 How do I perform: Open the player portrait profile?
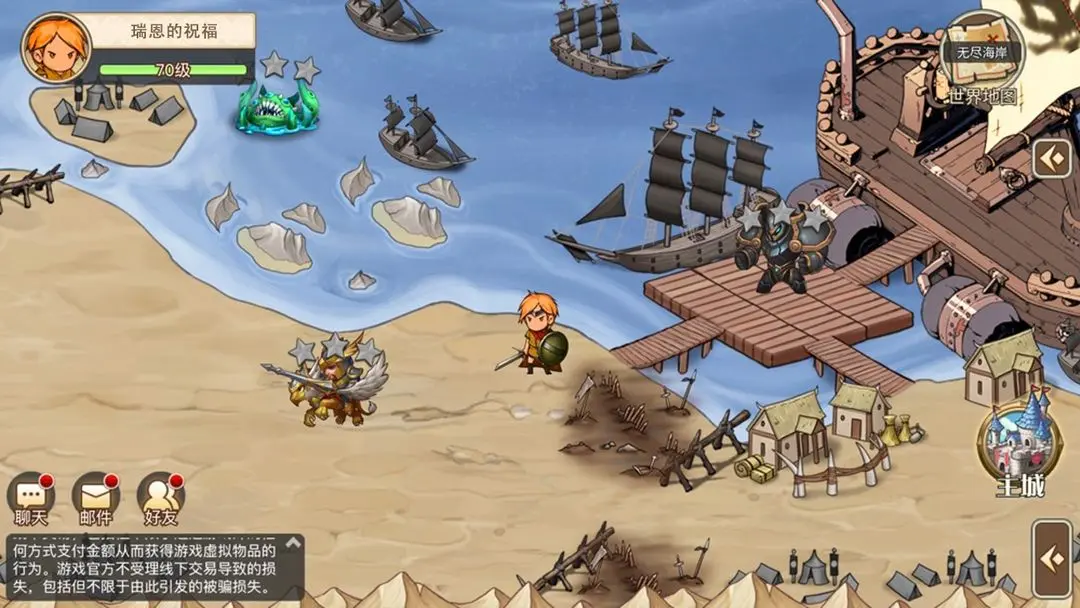click(x=56, y=48)
